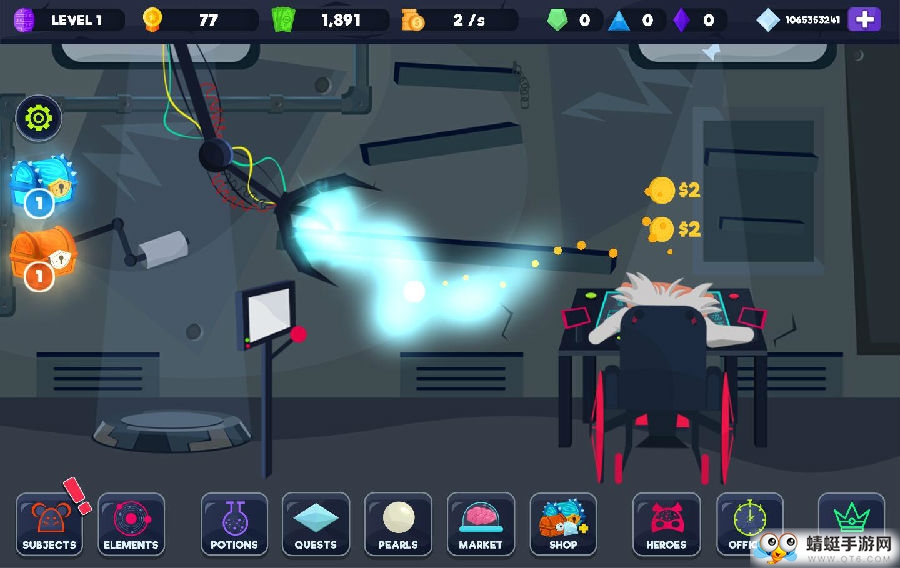This screenshot has height=568, width=900.
Task: Open settings with the green gear icon
Action: point(39,118)
